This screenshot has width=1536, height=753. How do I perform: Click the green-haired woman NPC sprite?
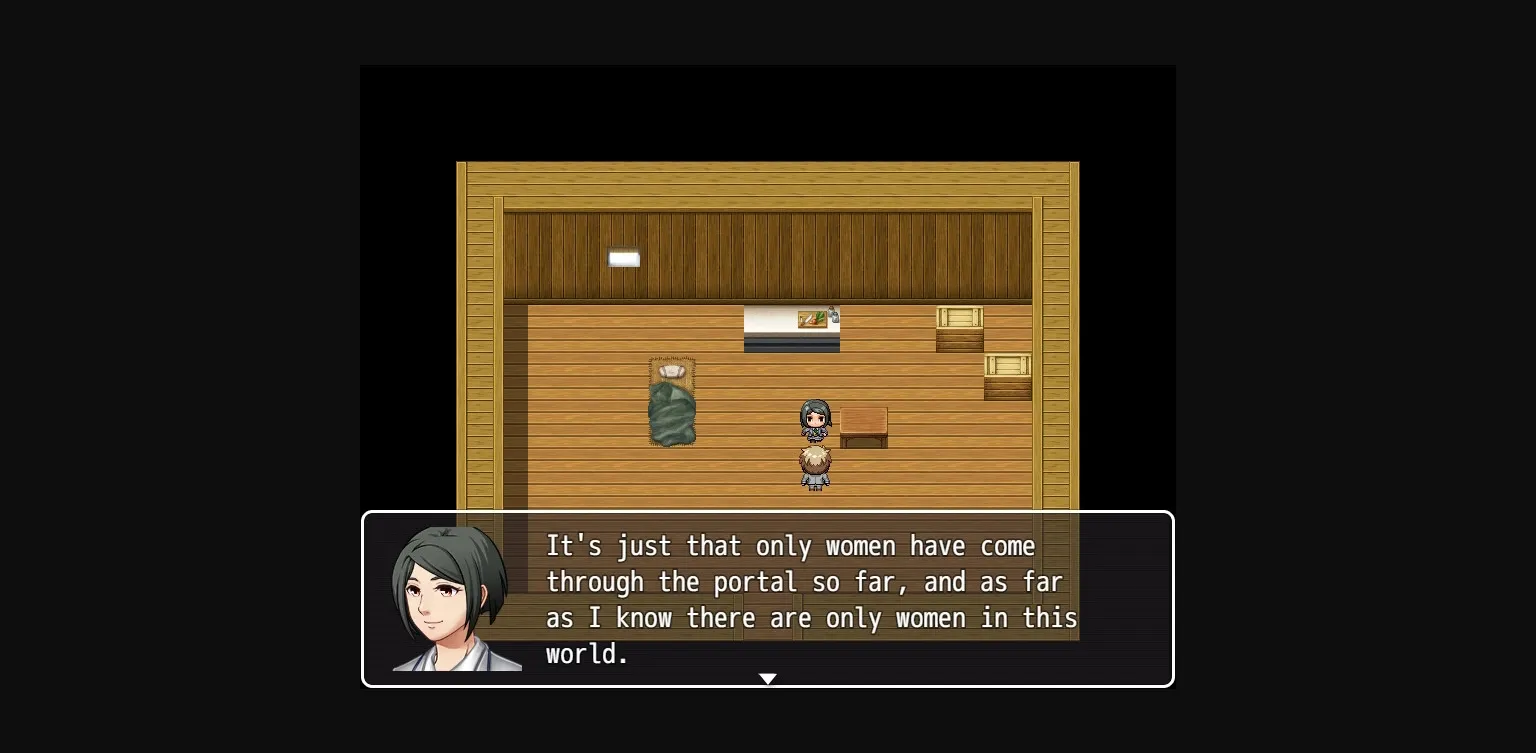coord(815,419)
